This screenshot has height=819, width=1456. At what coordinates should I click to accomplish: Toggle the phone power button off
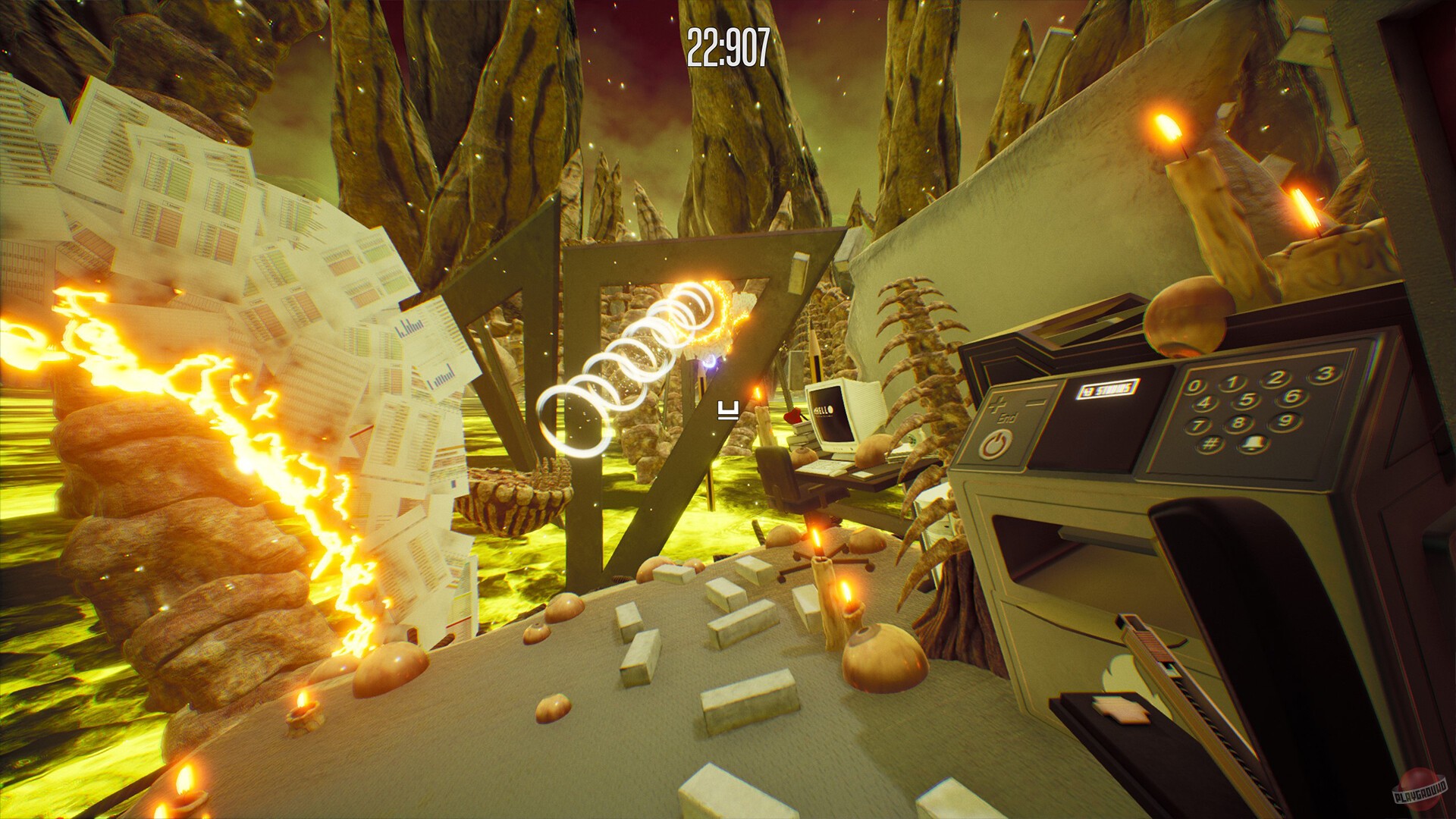(x=995, y=444)
